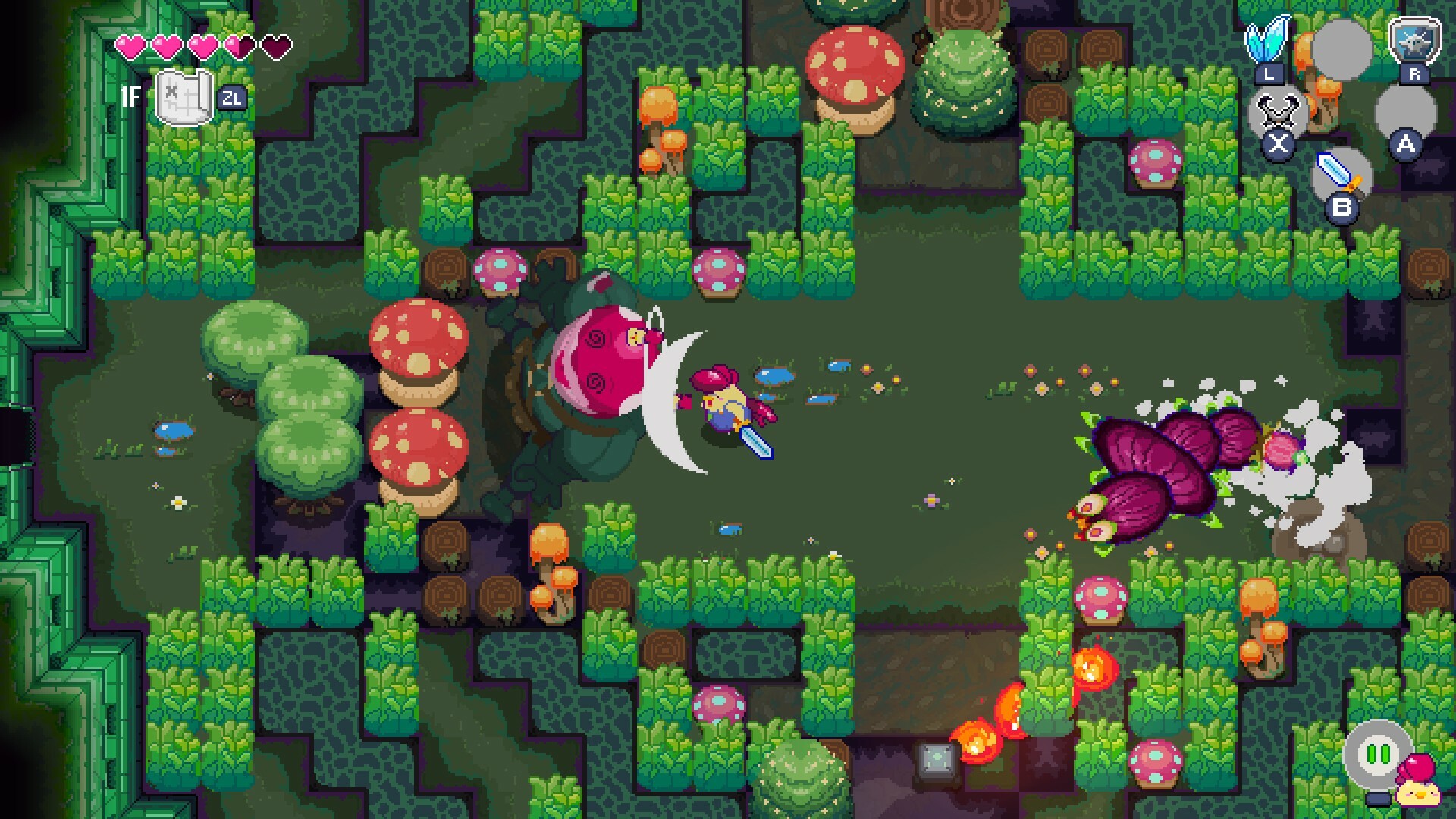Select the sword icon in the B slot

tap(1338, 171)
